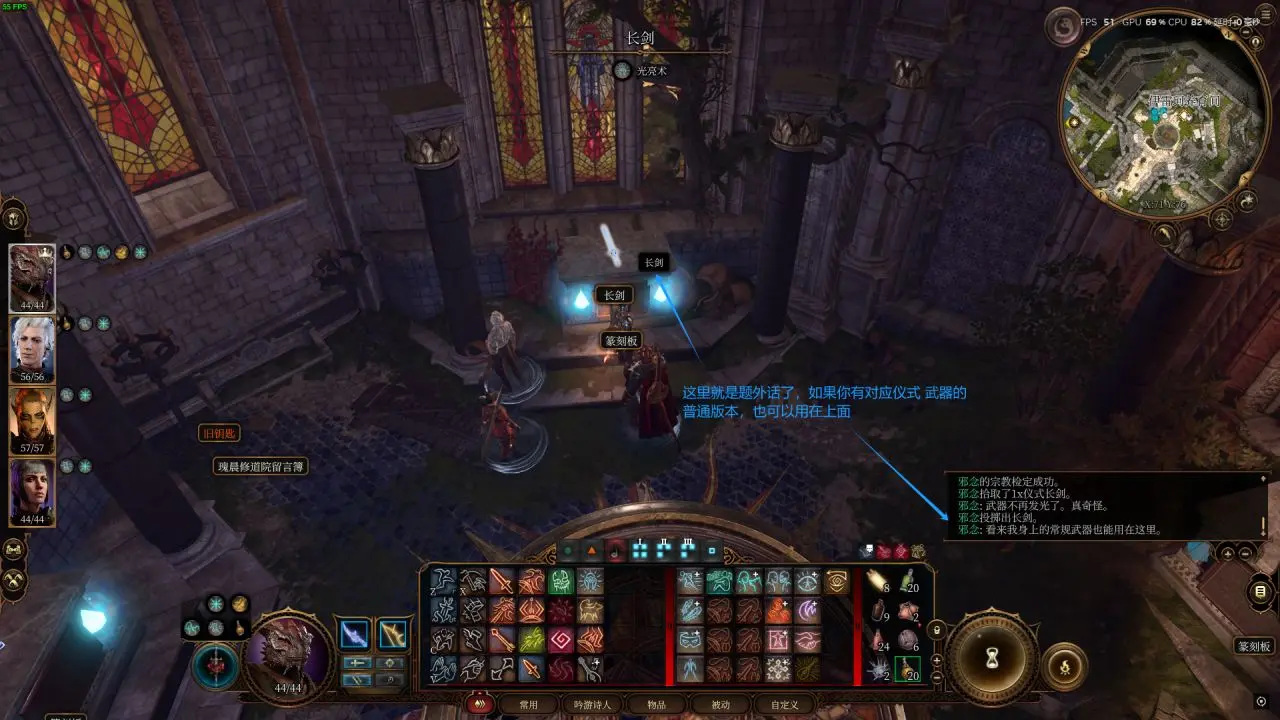The width and height of the screenshot is (1280, 720).
Task: Select the purple crescent moon spell
Action: [807, 611]
